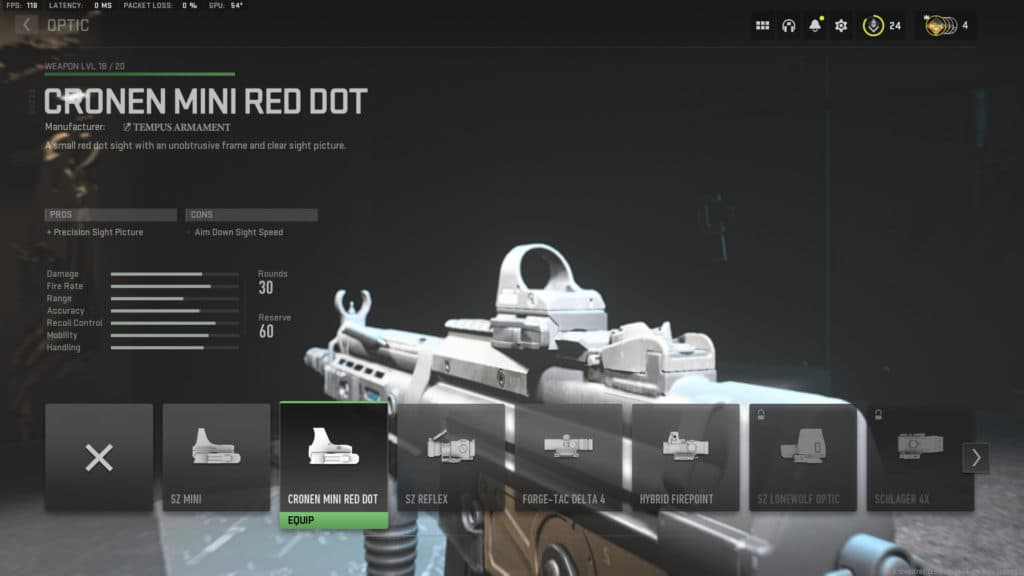Open the rank token showing 24
1024x576 pixels.
click(x=882, y=26)
